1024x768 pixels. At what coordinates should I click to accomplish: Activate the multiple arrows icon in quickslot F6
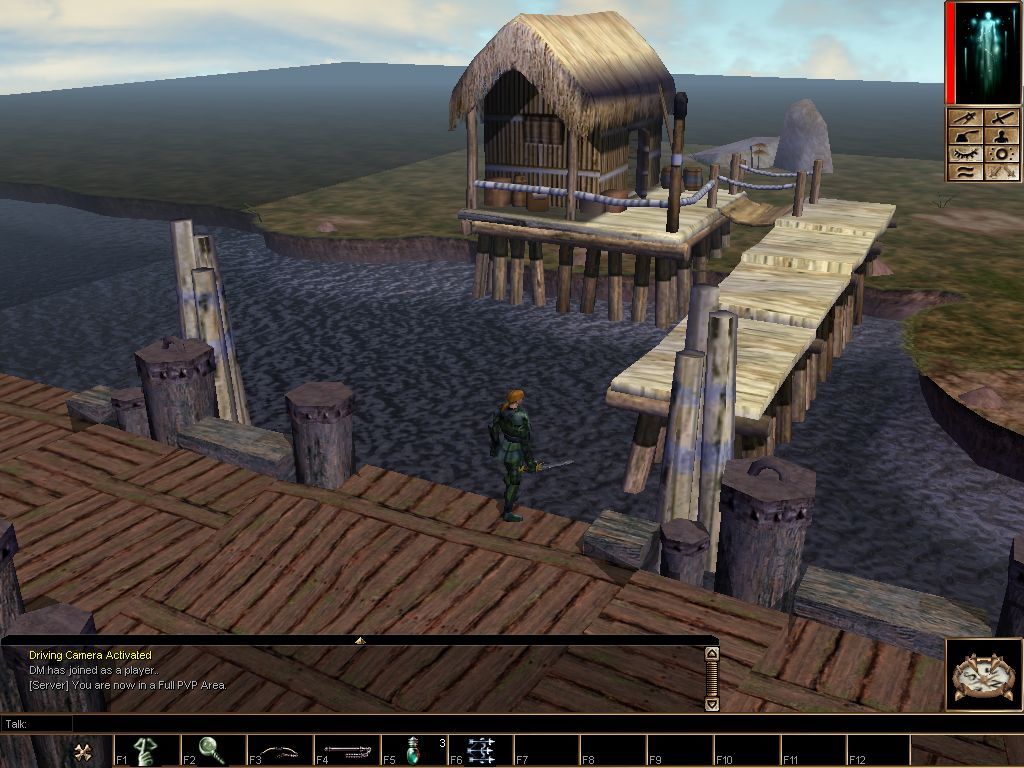pyautogui.click(x=481, y=750)
